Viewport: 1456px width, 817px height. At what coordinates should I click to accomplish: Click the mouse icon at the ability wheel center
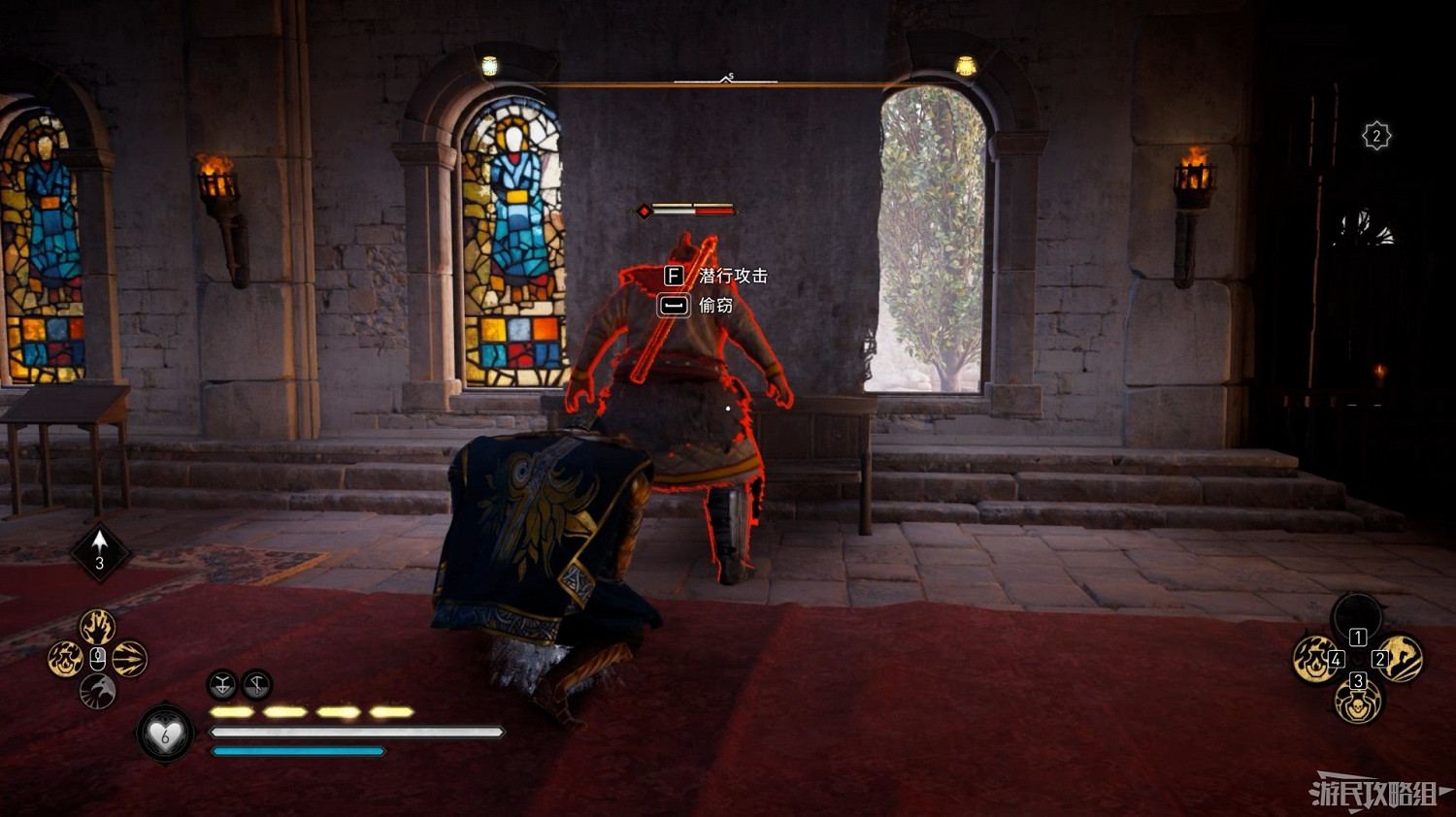coord(97,658)
